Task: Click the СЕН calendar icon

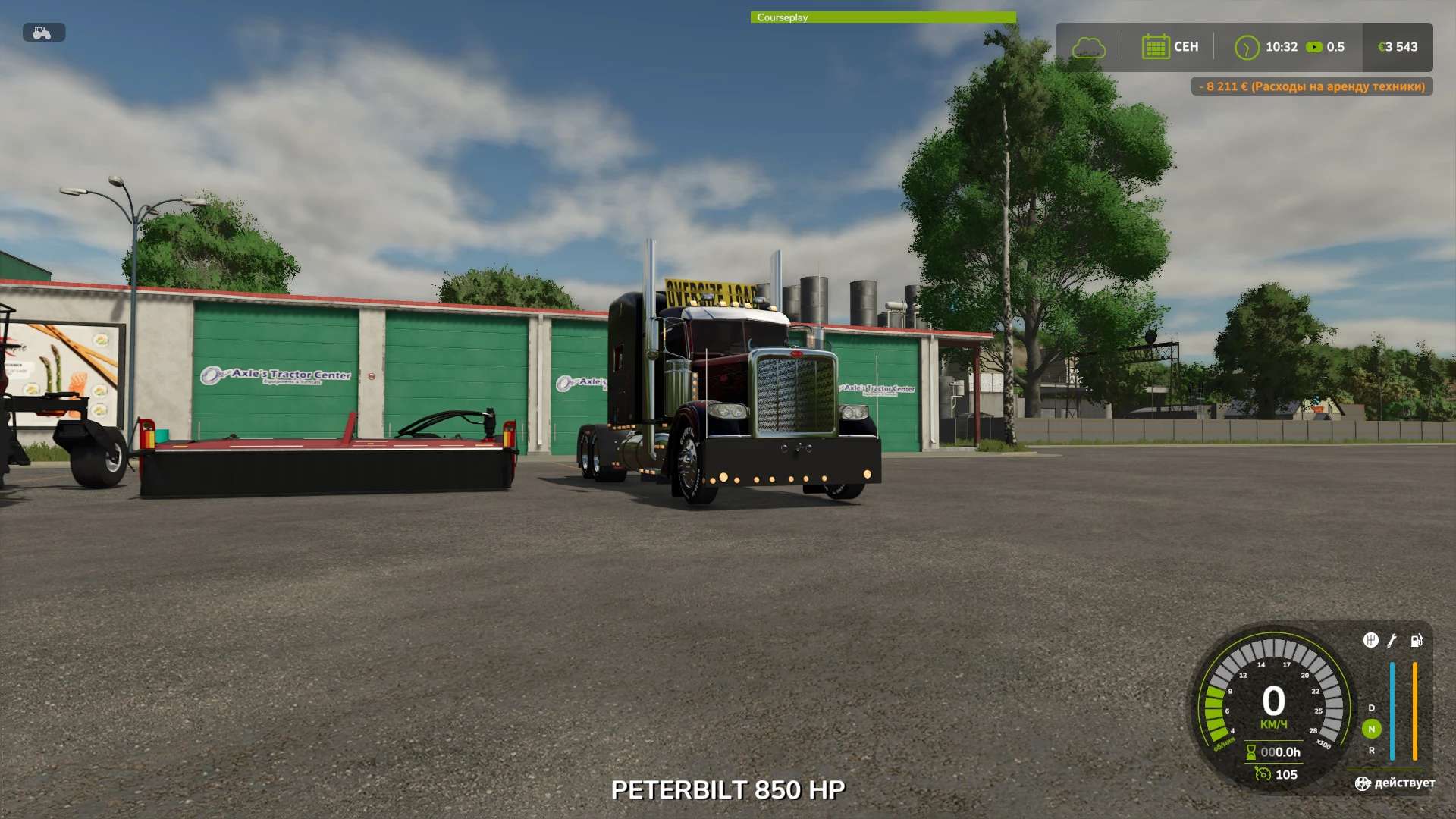Action: tap(1155, 47)
